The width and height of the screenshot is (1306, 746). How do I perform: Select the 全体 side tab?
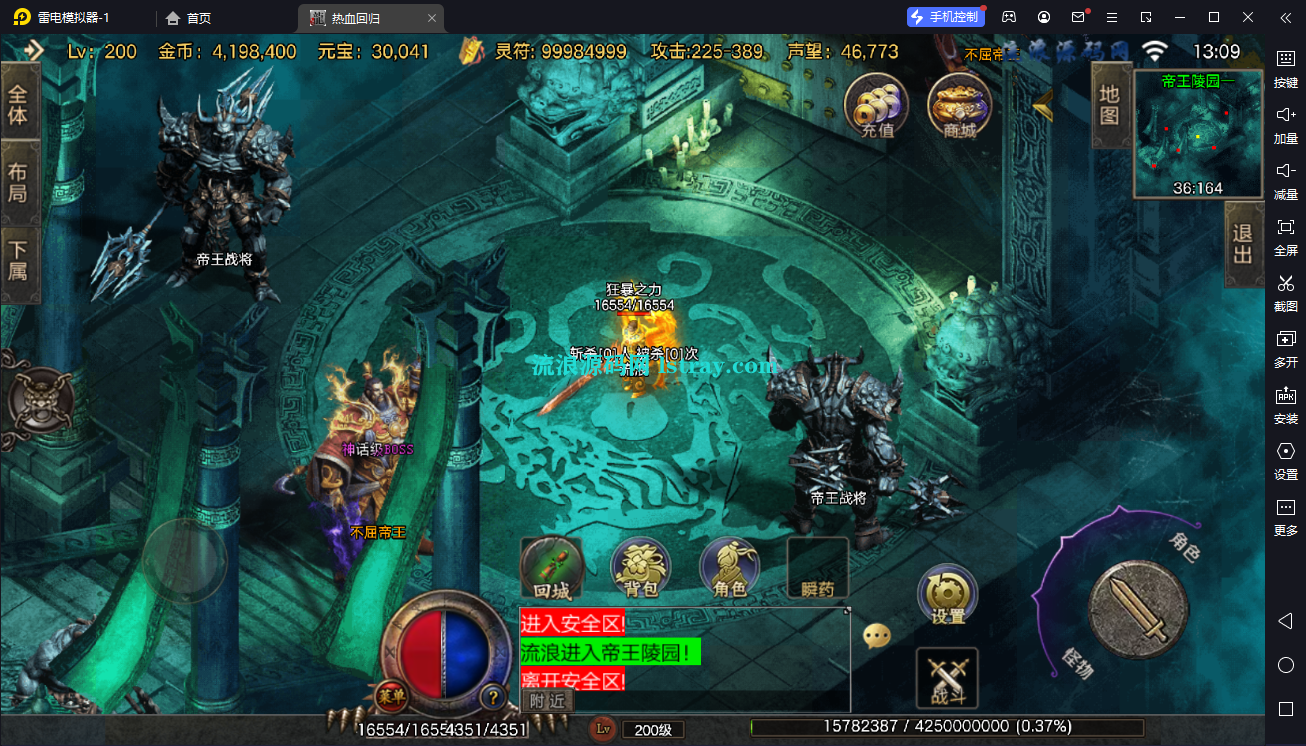[x=19, y=105]
